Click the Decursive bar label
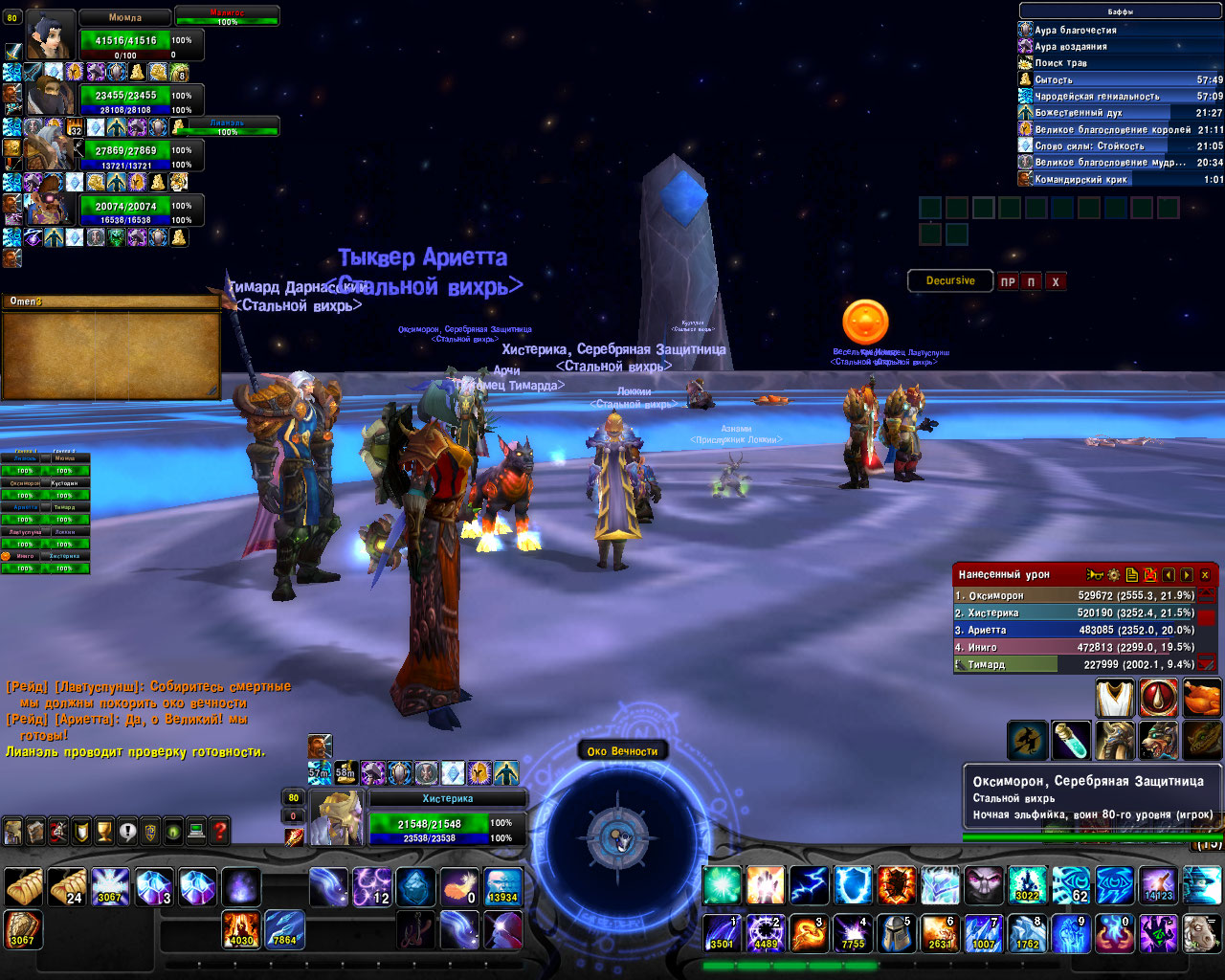This screenshot has width=1225, height=980. coord(949,281)
